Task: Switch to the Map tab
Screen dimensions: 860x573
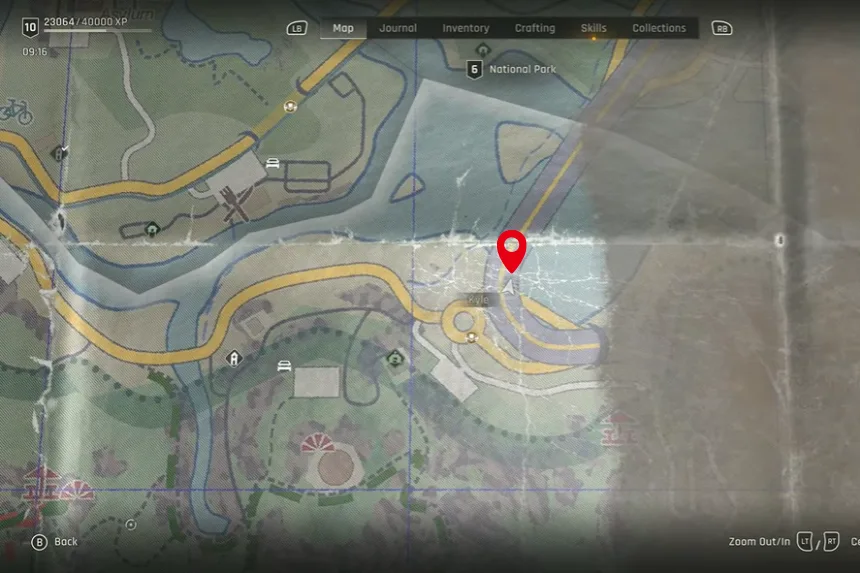Action: [x=343, y=28]
